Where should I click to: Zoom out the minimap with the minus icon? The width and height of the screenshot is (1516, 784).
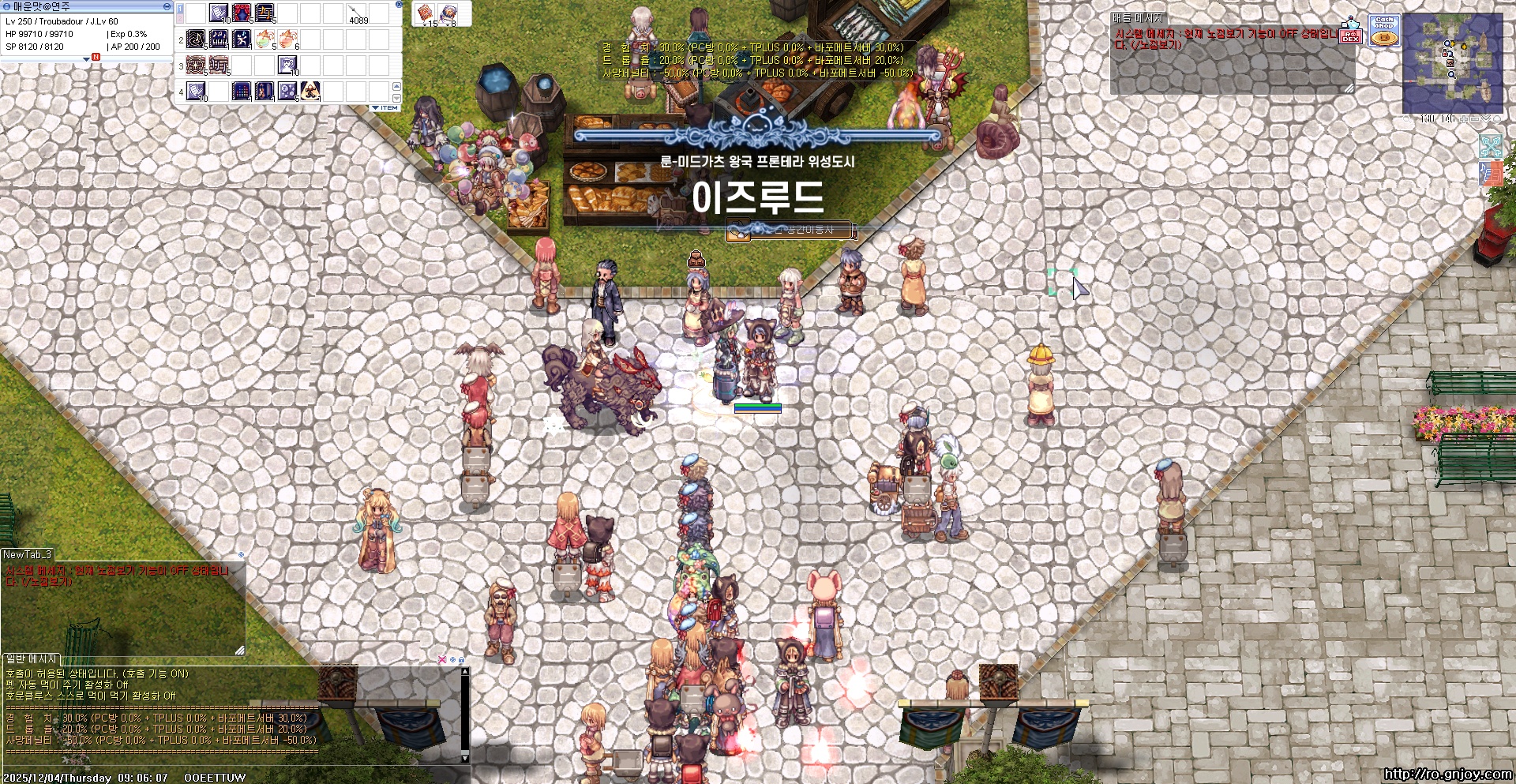1475,119
